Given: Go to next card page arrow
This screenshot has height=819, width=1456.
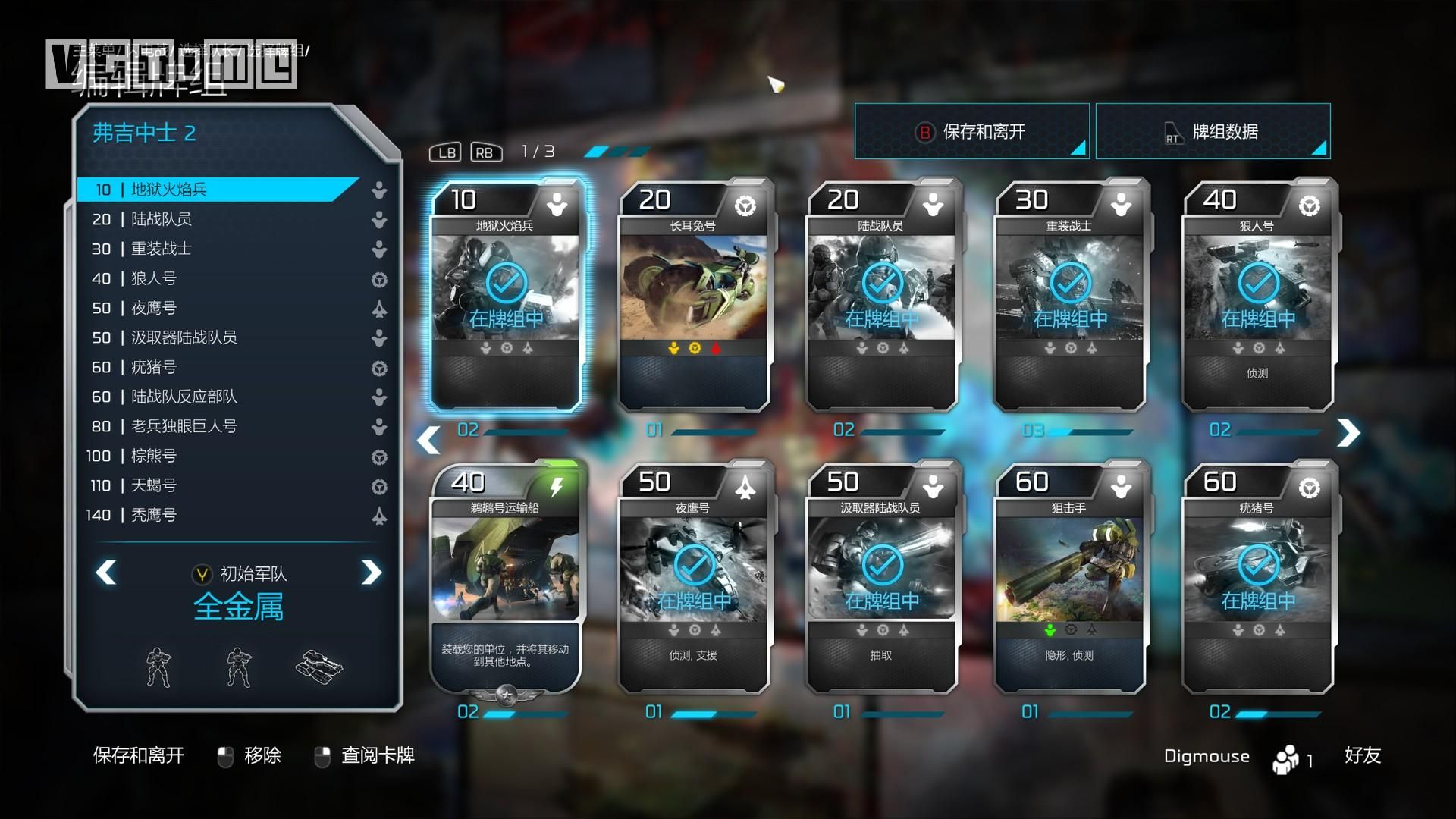Looking at the screenshot, I should pyautogui.click(x=1348, y=432).
